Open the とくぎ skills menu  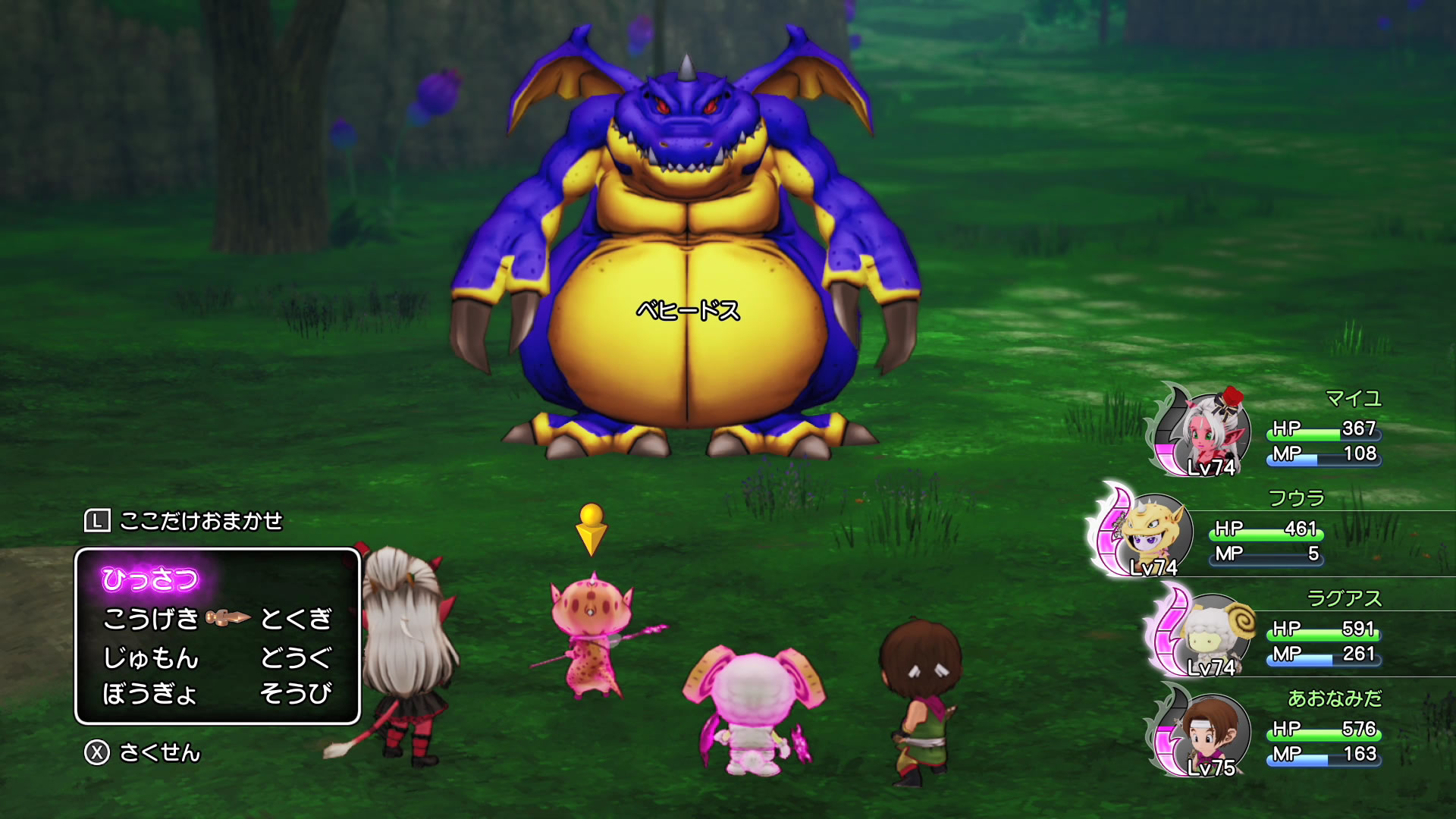pos(296,619)
